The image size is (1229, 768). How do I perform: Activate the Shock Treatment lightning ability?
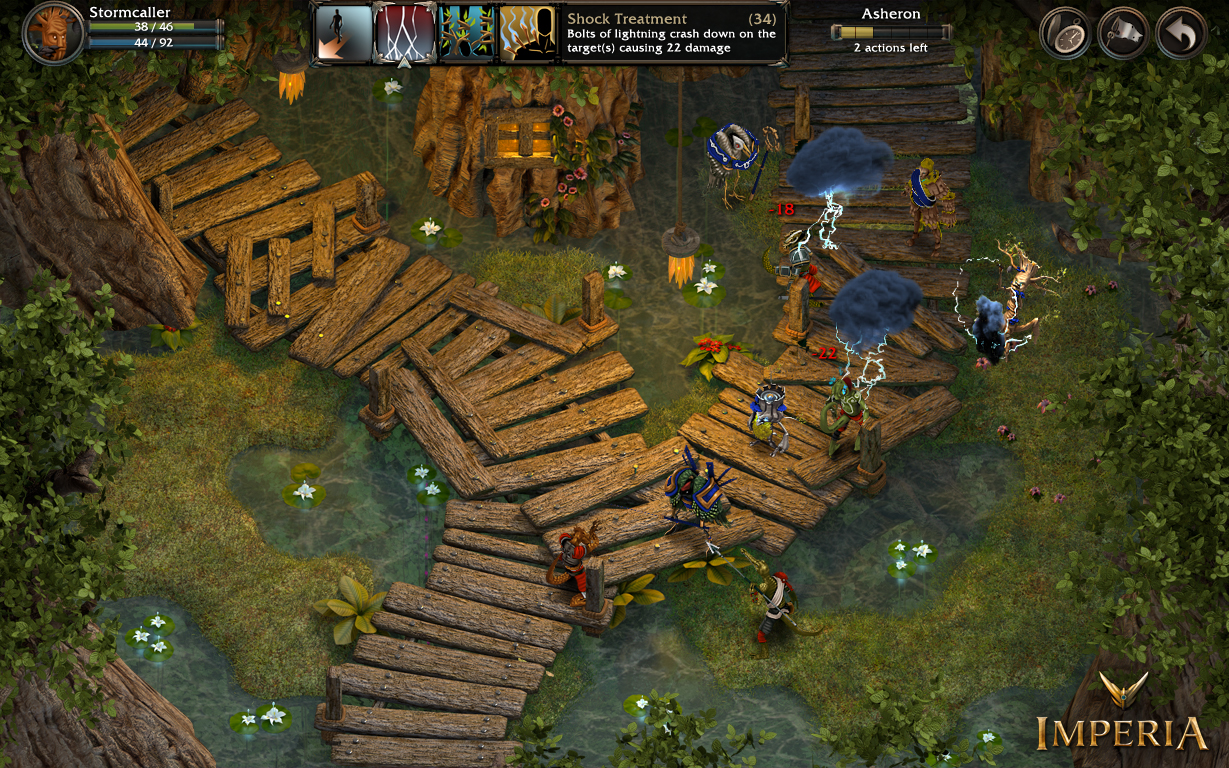coord(404,34)
